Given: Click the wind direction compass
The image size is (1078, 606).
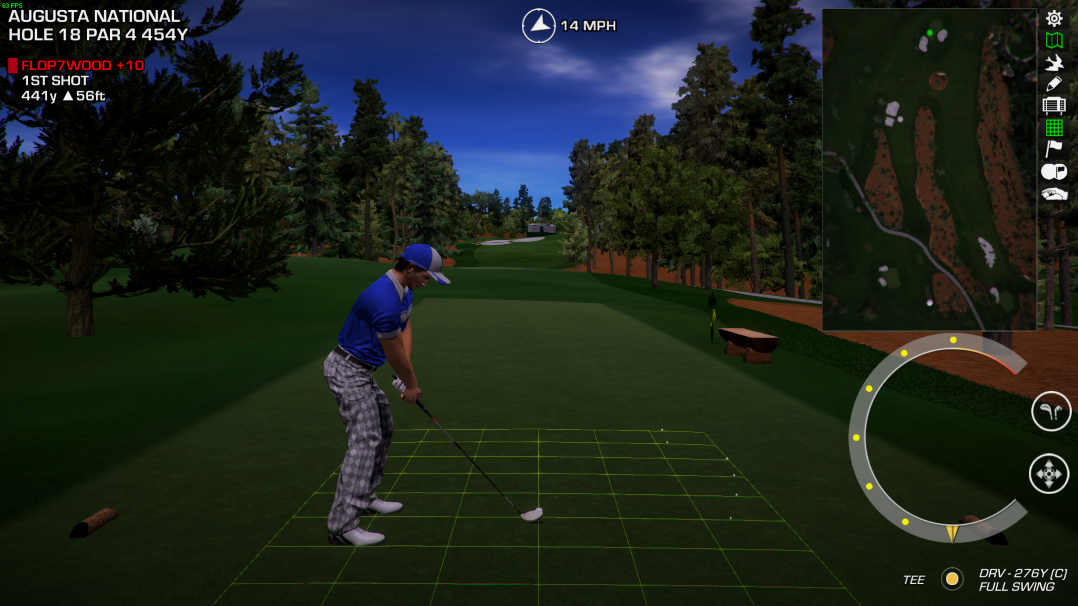Looking at the screenshot, I should click(x=538, y=25).
